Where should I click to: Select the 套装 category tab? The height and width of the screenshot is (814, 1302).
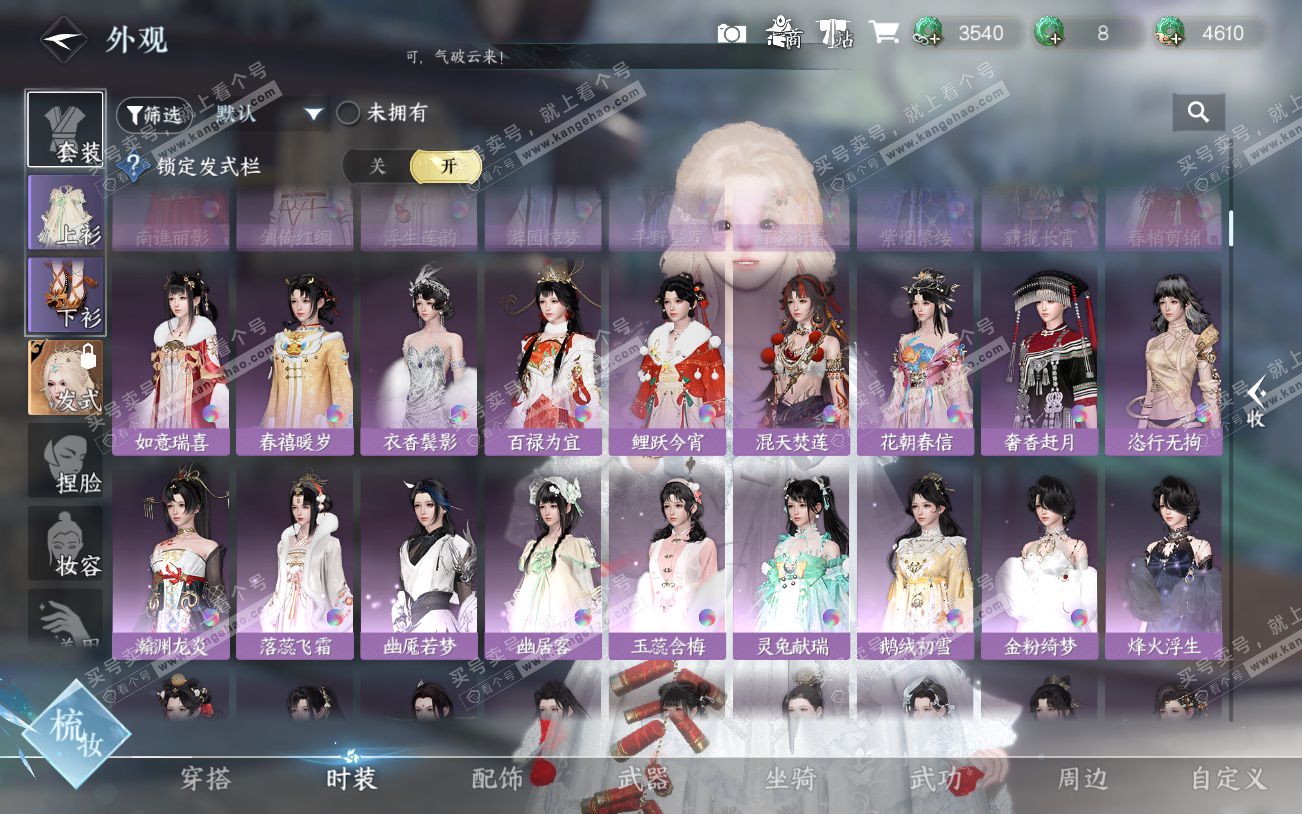tap(66, 130)
